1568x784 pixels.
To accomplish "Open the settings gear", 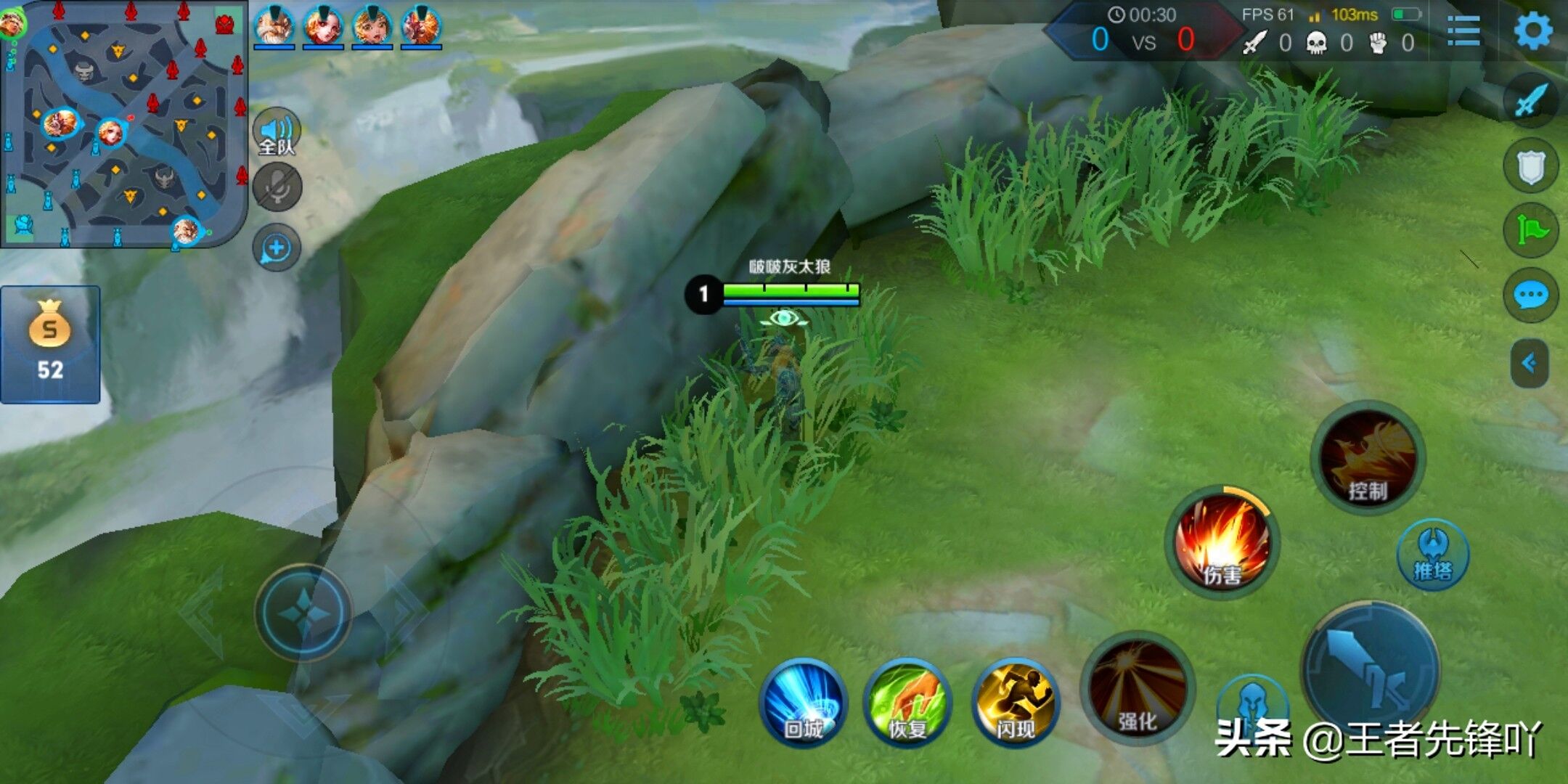I will coord(1532,30).
